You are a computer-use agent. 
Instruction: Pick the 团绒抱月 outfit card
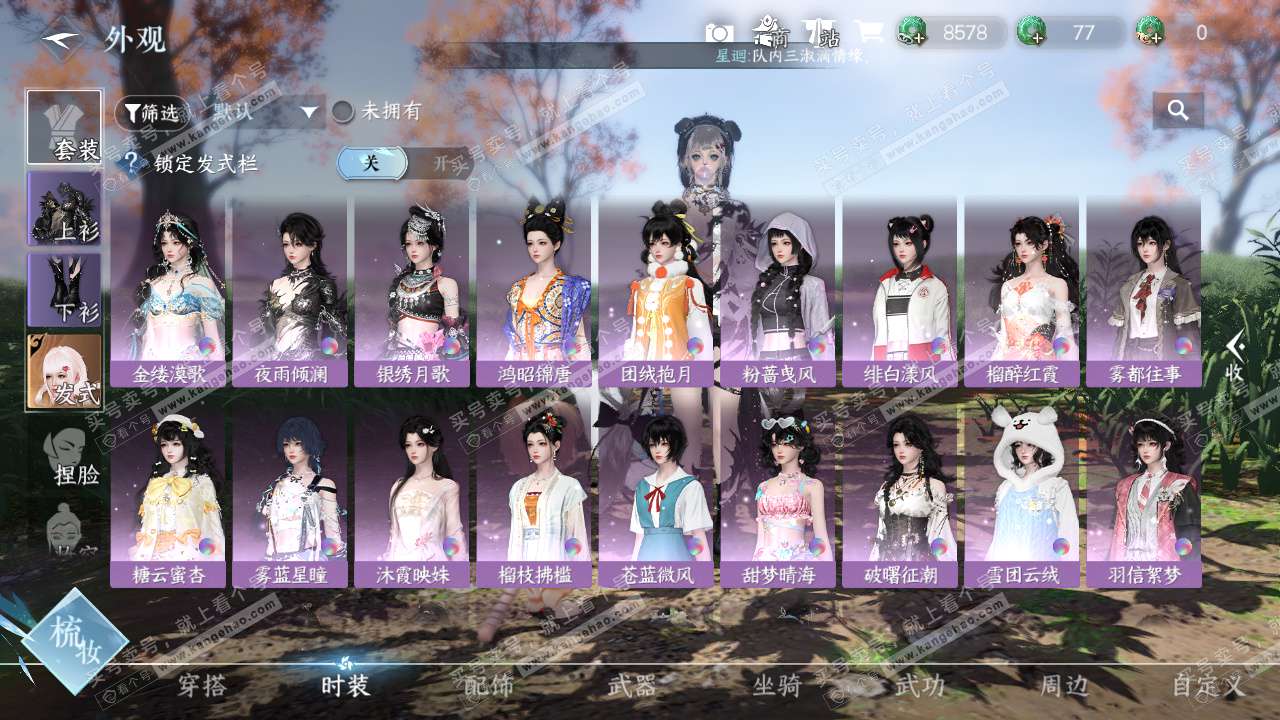click(x=656, y=290)
